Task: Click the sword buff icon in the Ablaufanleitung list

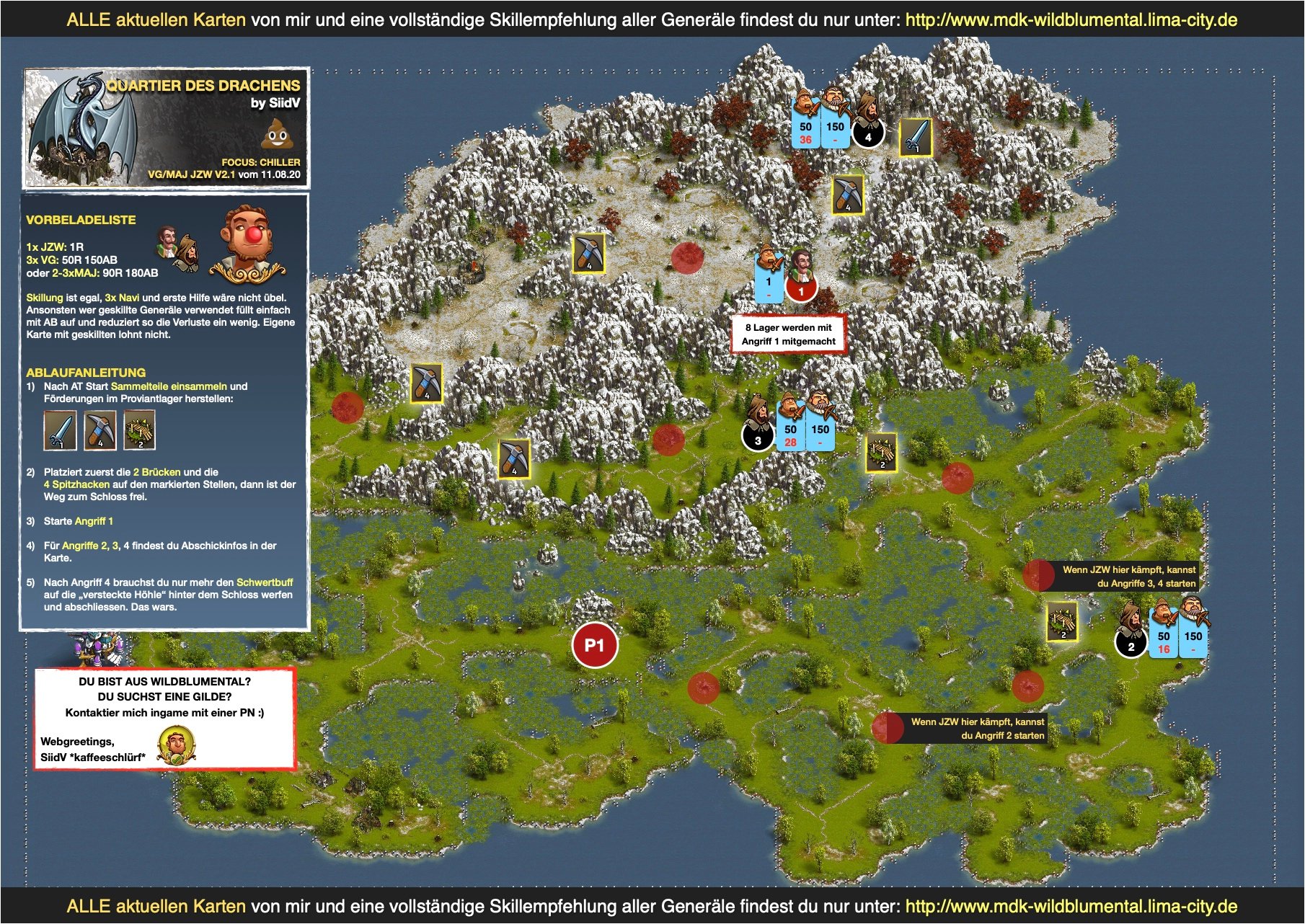Action: coord(60,430)
